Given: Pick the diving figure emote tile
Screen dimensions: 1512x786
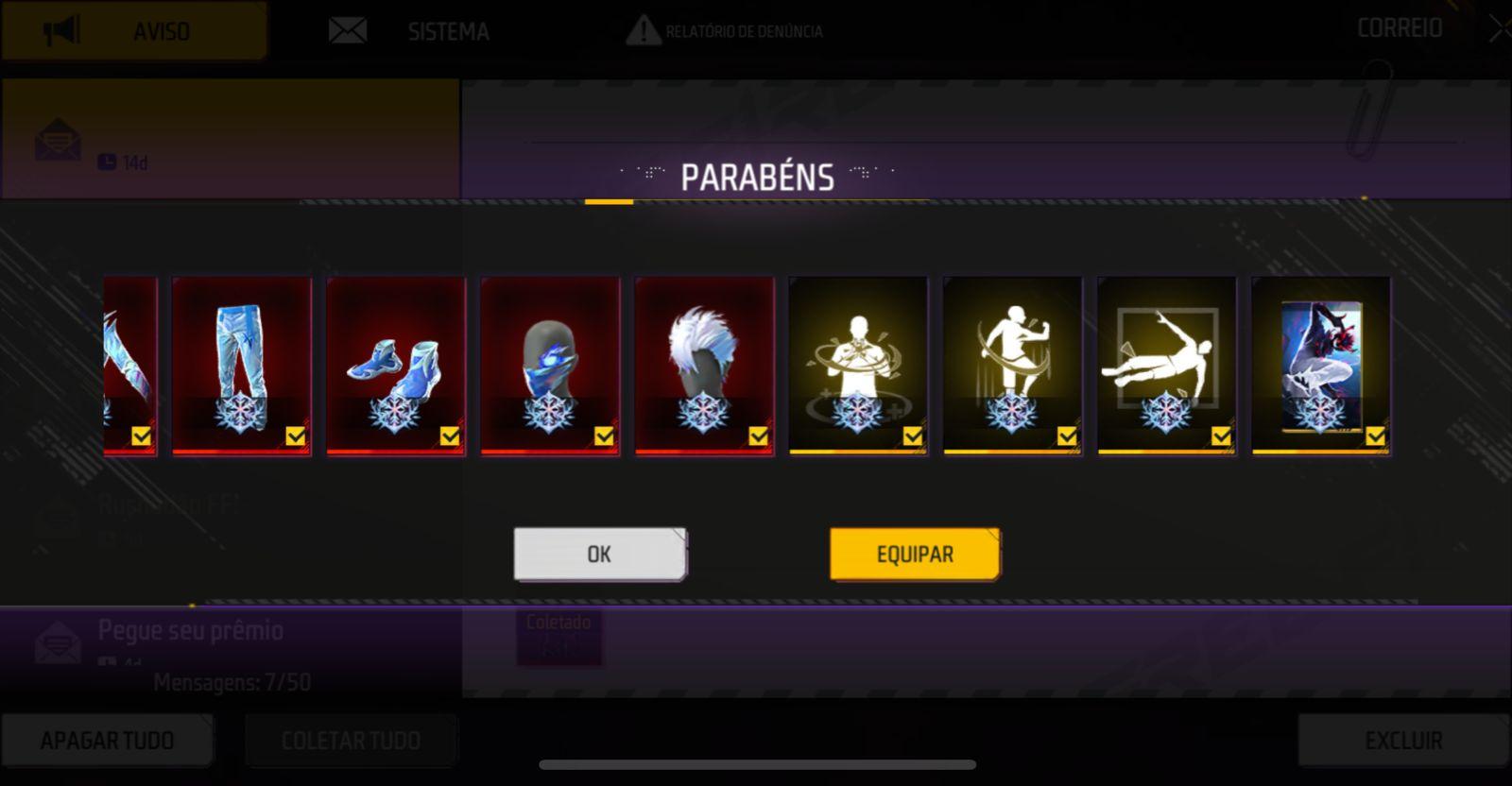Looking at the screenshot, I should pyautogui.click(x=1166, y=366).
